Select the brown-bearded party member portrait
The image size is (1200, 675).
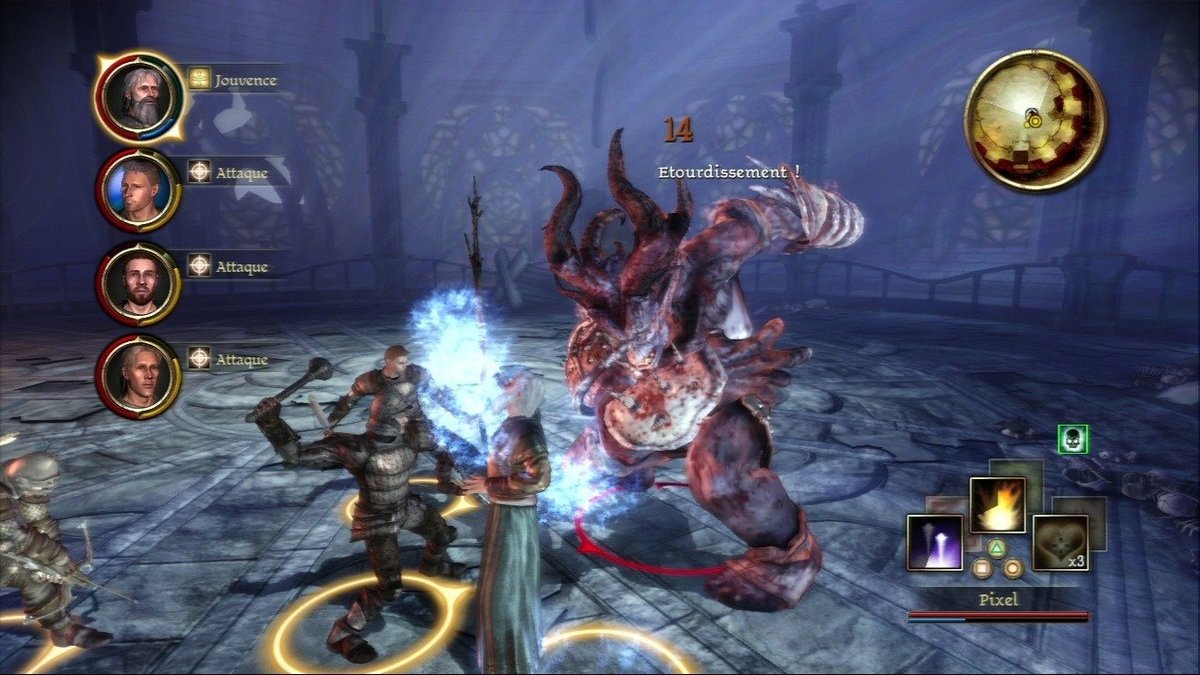pos(138,283)
